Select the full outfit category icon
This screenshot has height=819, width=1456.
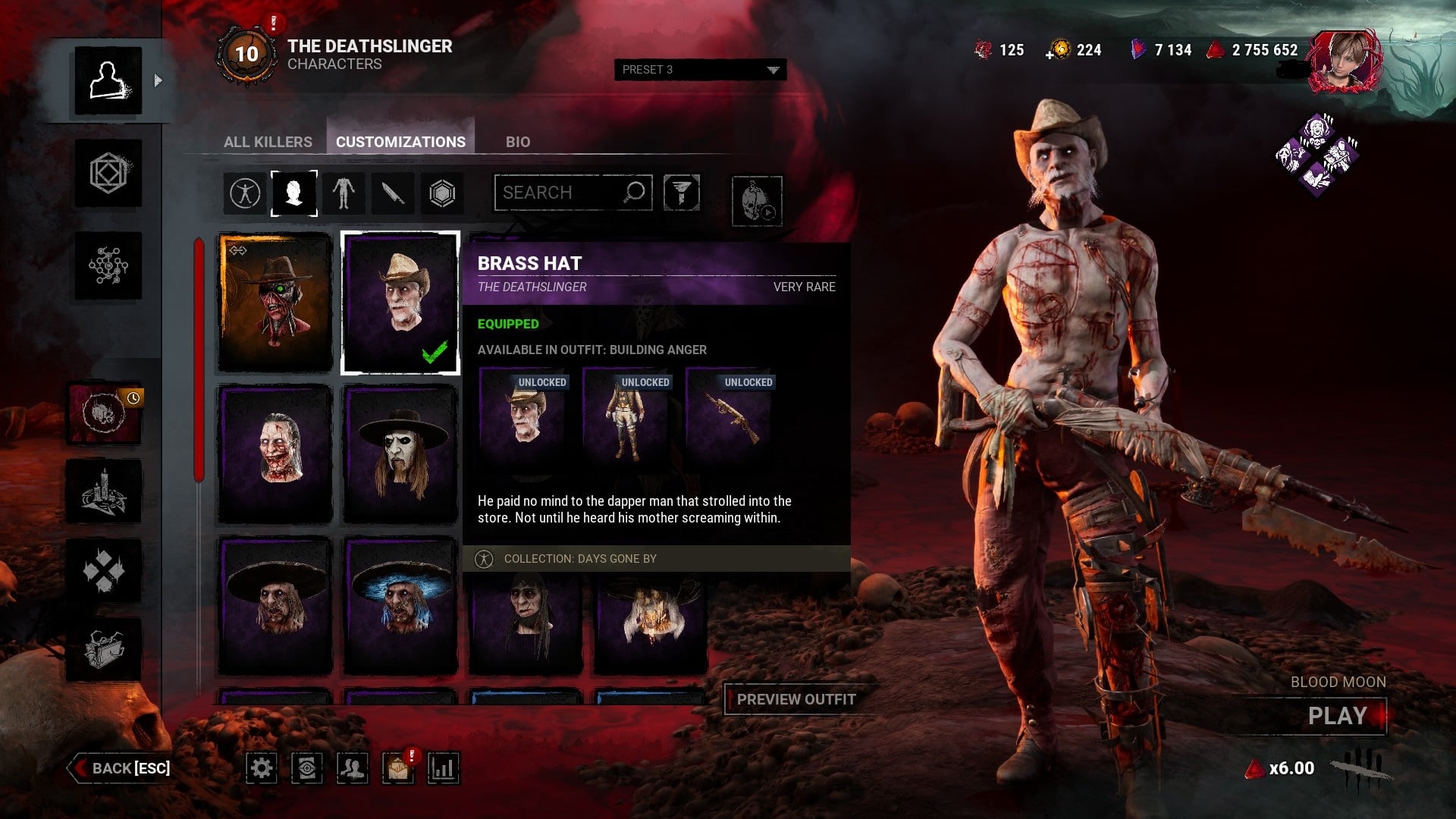point(244,193)
